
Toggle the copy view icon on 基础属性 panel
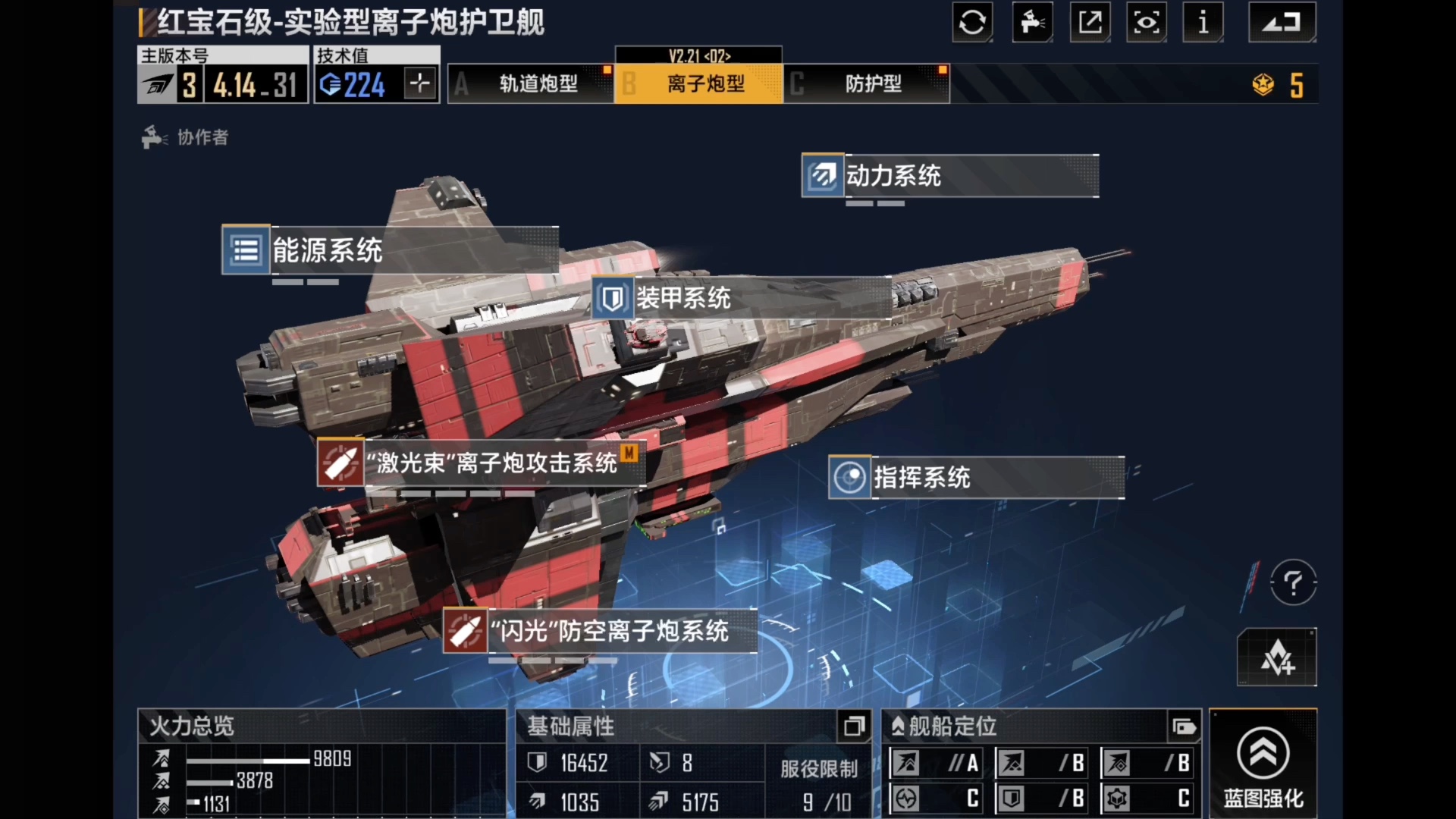click(854, 726)
